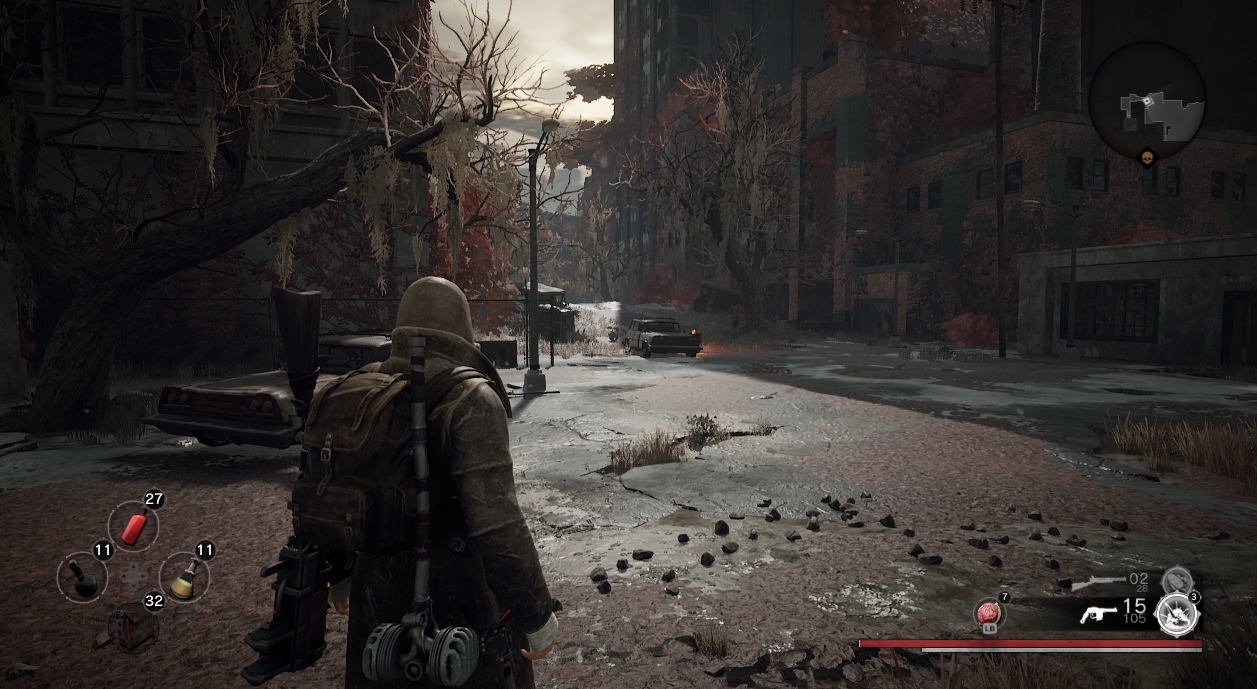Use the yellow liquid flask item

coord(184,578)
